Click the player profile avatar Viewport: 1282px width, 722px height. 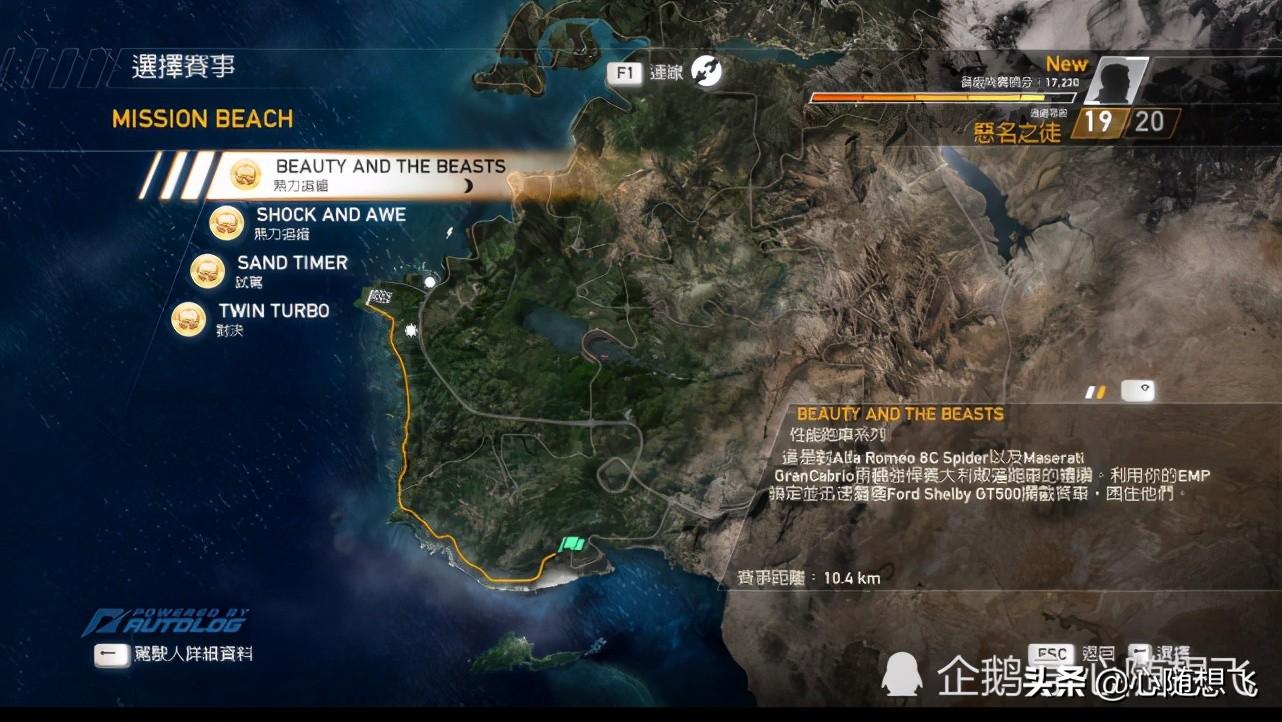click(x=1113, y=82)
